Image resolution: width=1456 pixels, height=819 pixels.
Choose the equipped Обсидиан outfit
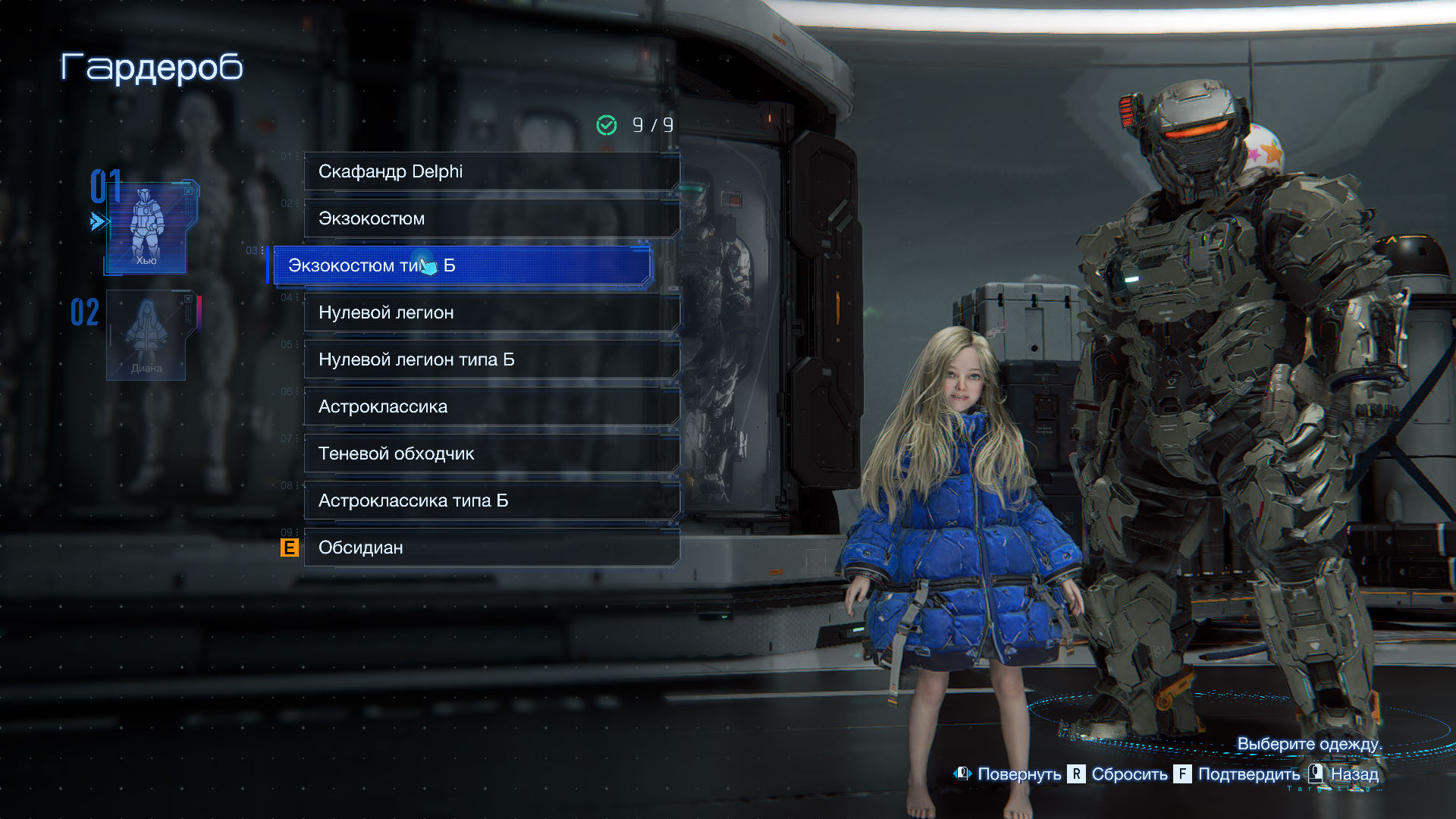tap(491, 548)
